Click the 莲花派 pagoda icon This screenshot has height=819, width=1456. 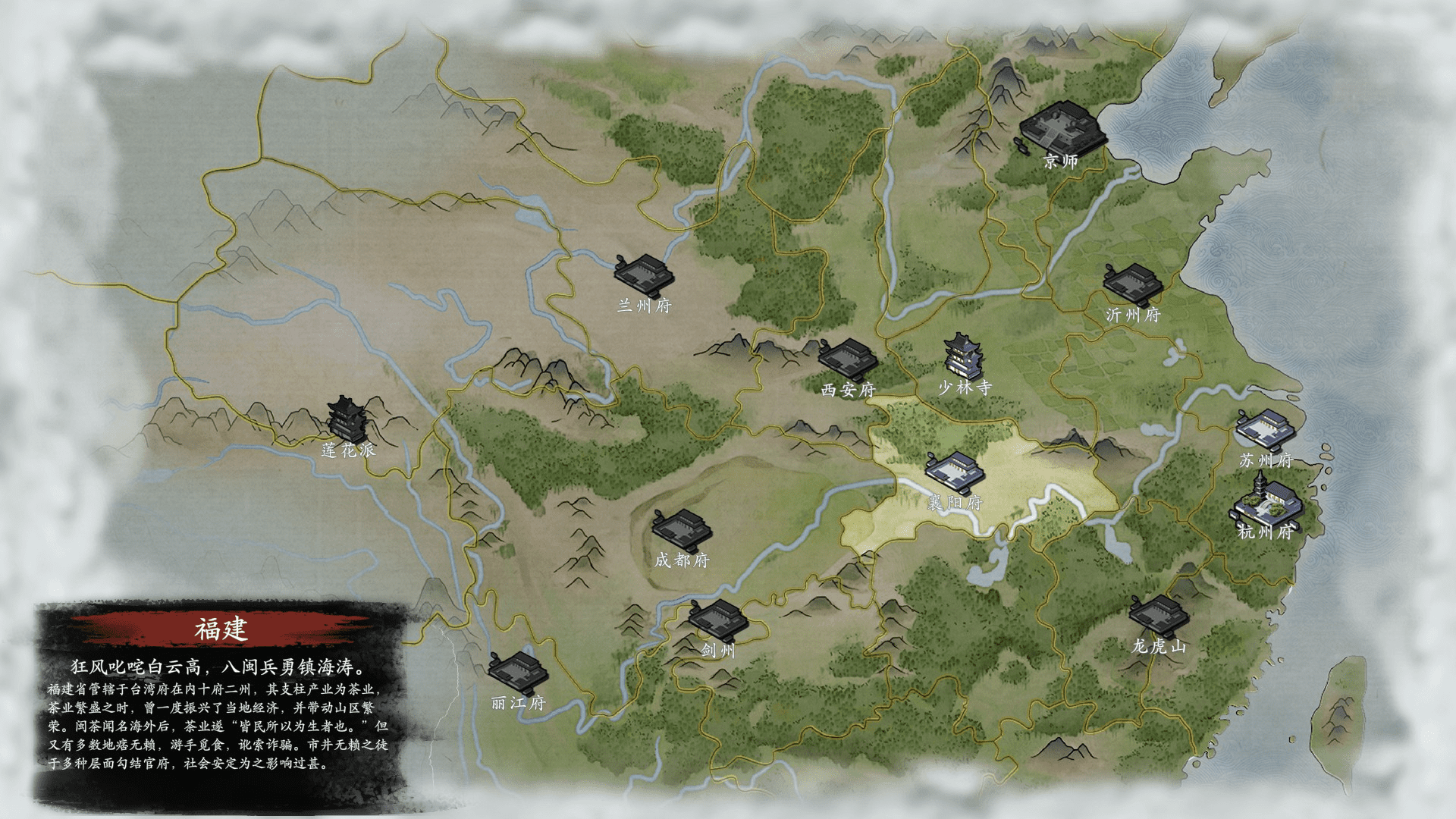347,419
